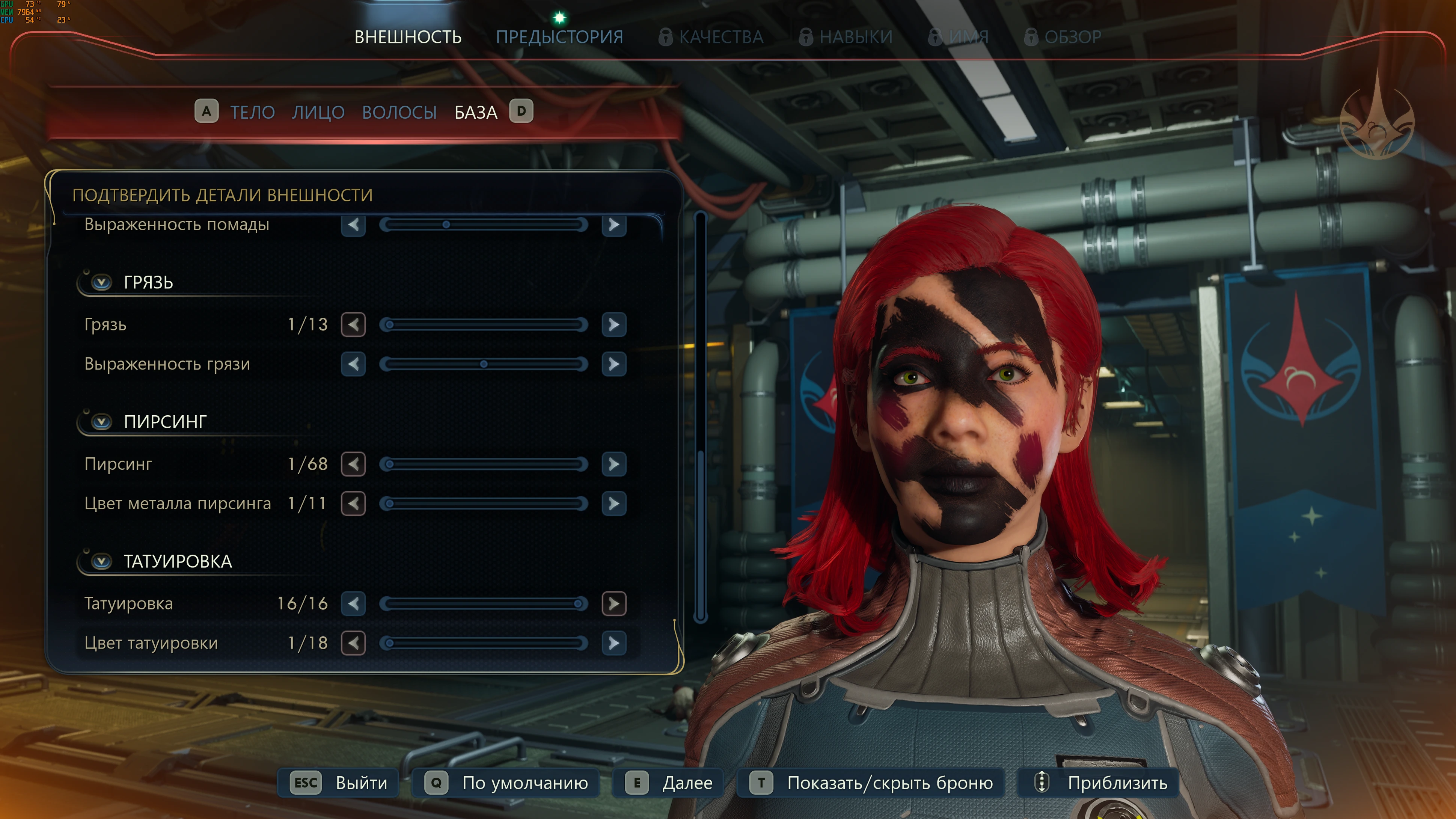Image resolution: width=1456 pixels, height=819 pixels.
Task: Collapse the ТАТУИРОВКА category
Action: 102,561
